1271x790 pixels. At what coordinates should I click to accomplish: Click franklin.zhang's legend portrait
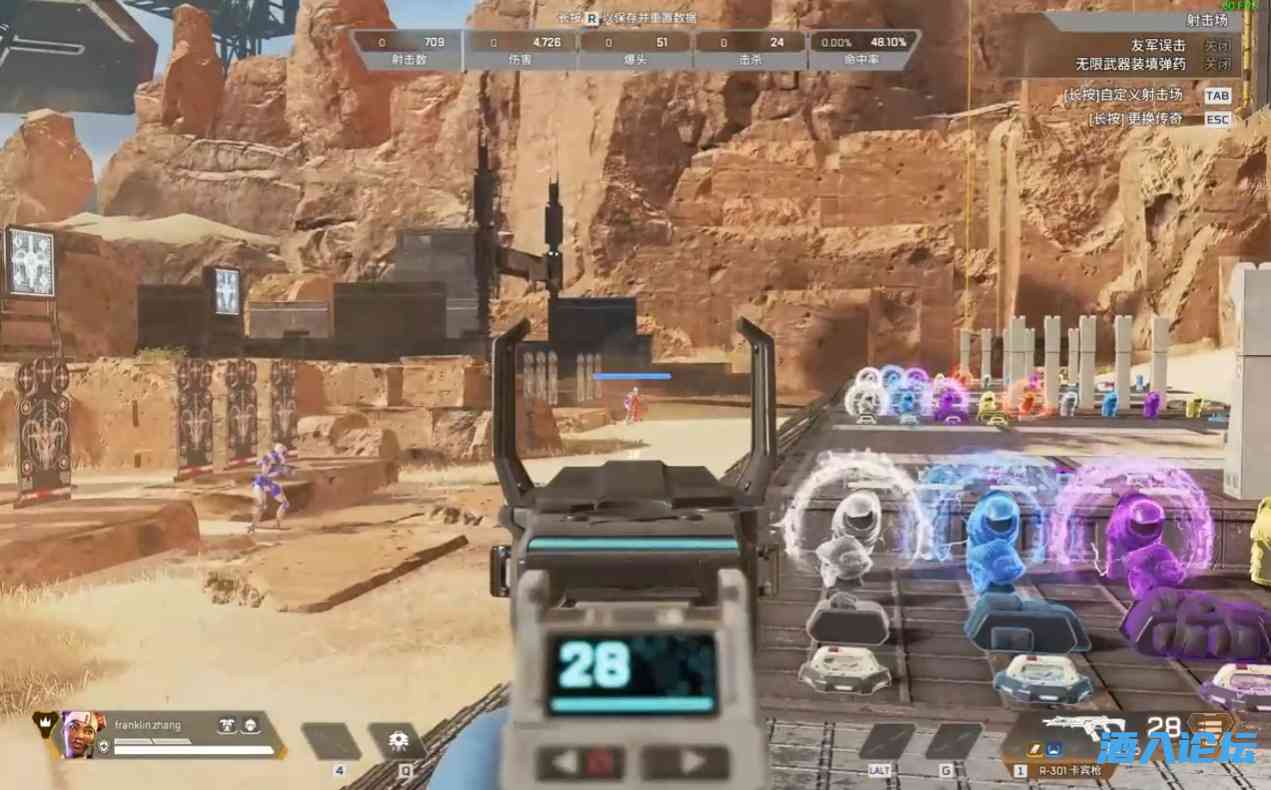(78, 733)
